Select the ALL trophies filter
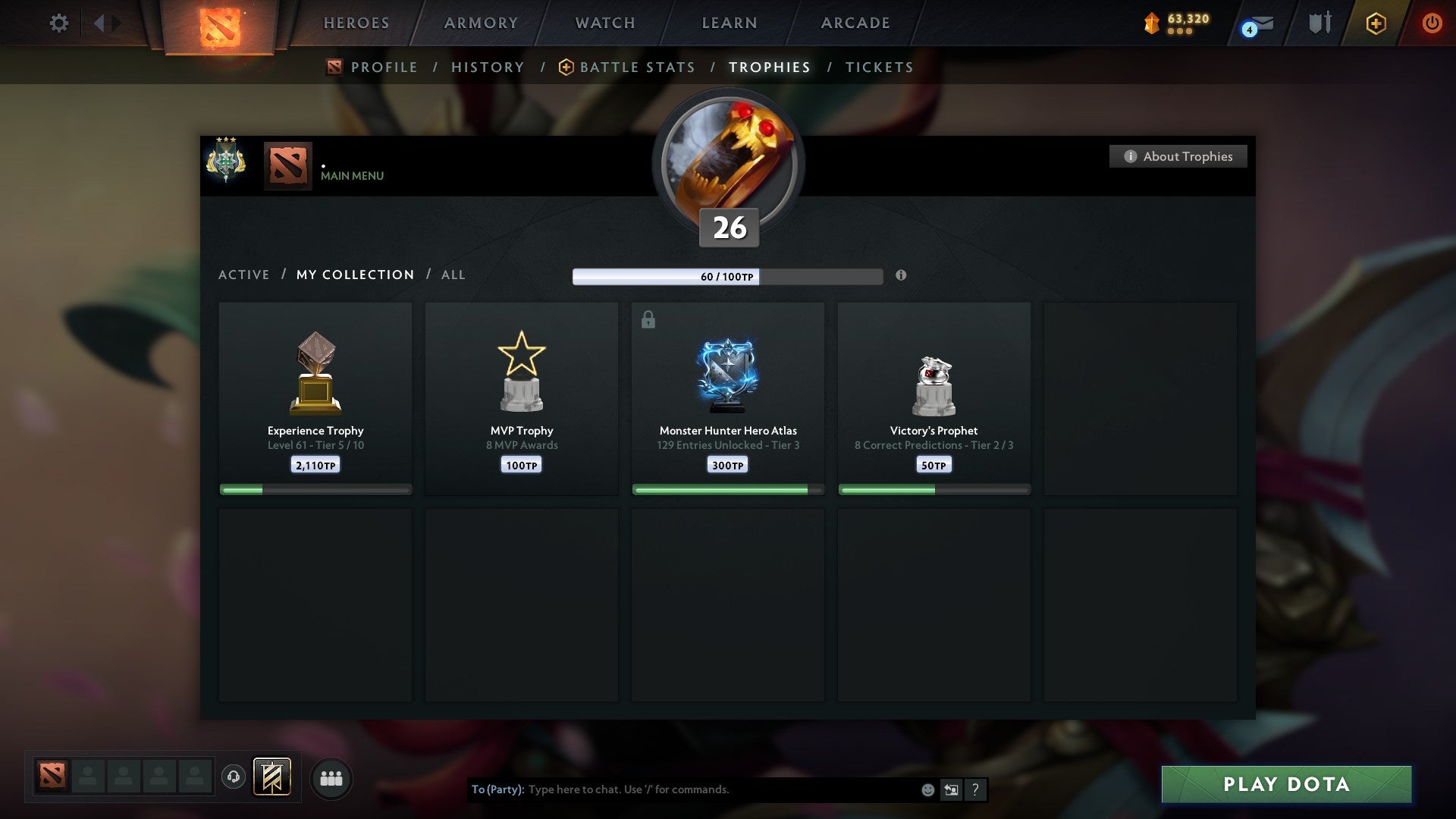 453,275
